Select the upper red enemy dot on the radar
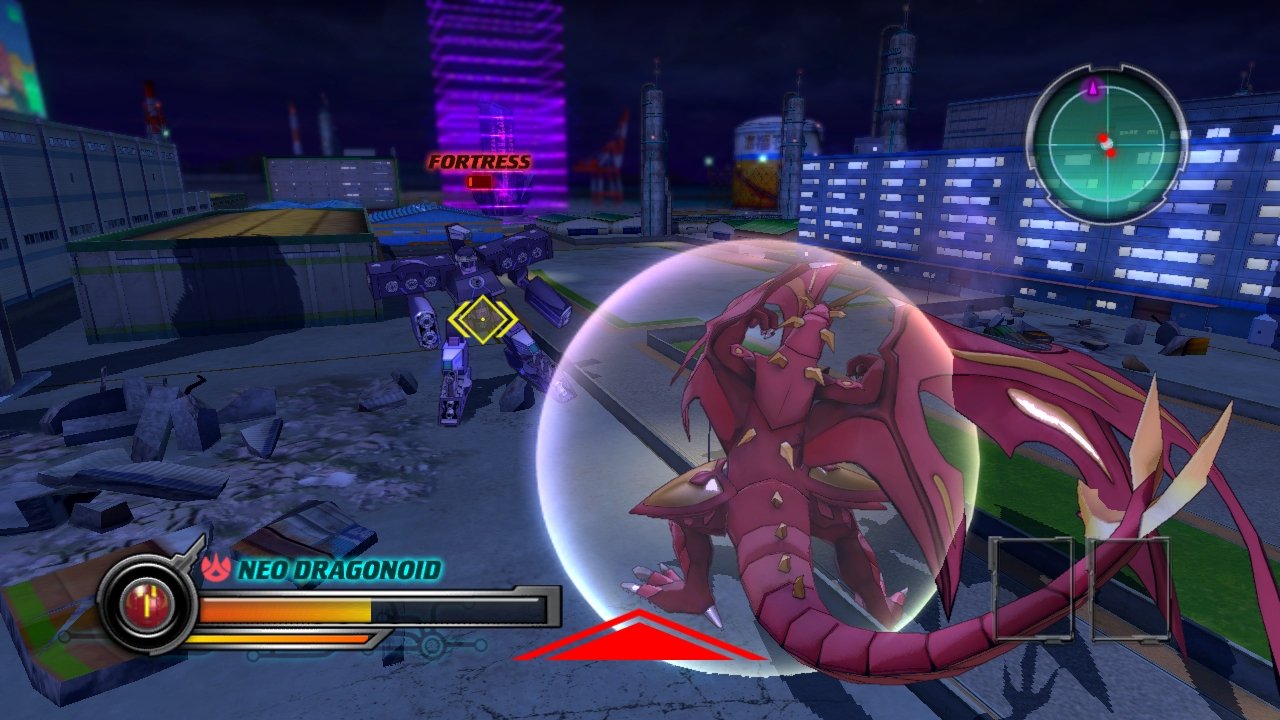This screenshot has height=720, width=1280. [x=1103, y=138]
